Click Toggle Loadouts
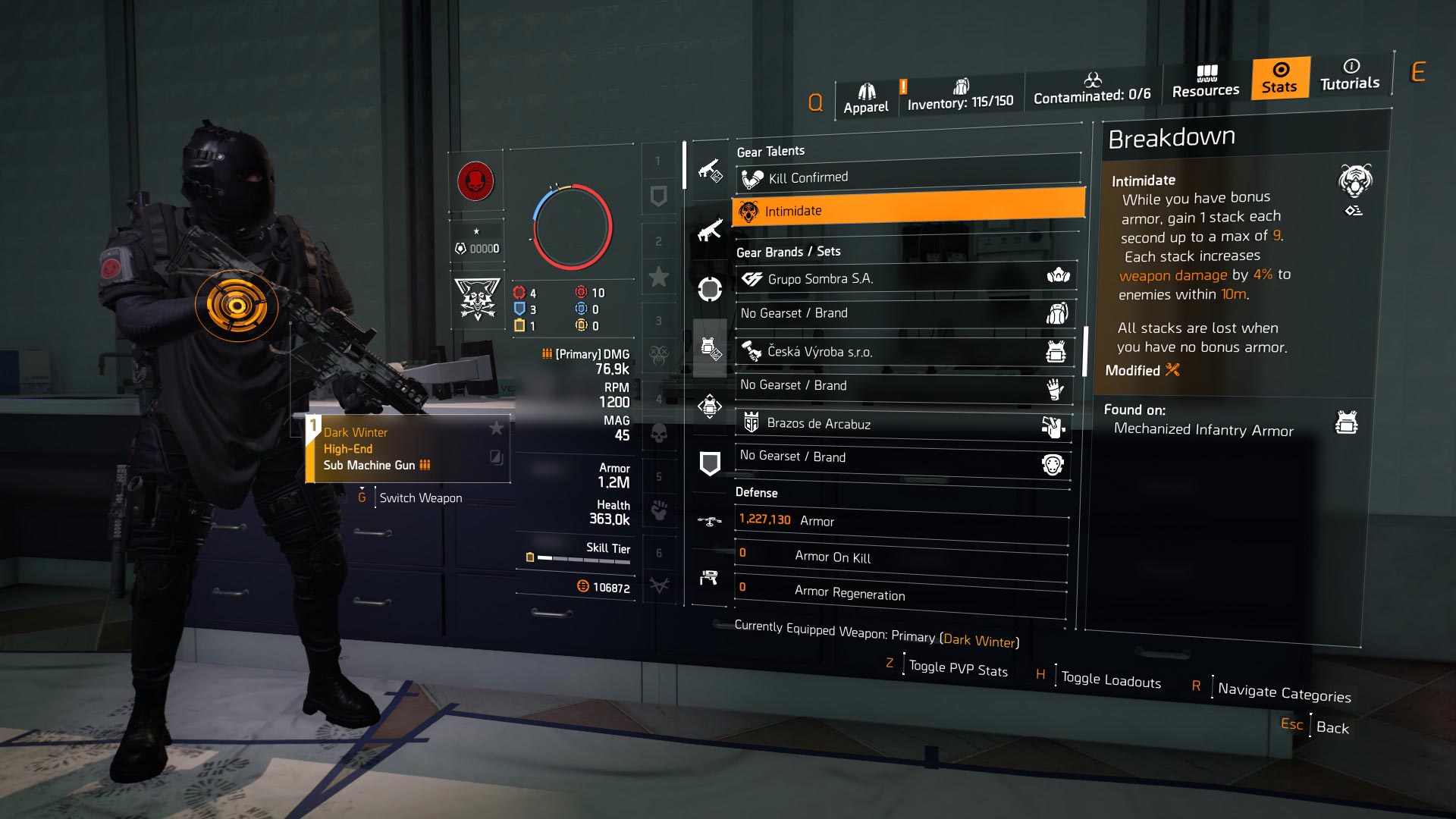This screenshot has height=819, width=1456. (x=1110, y=679)
